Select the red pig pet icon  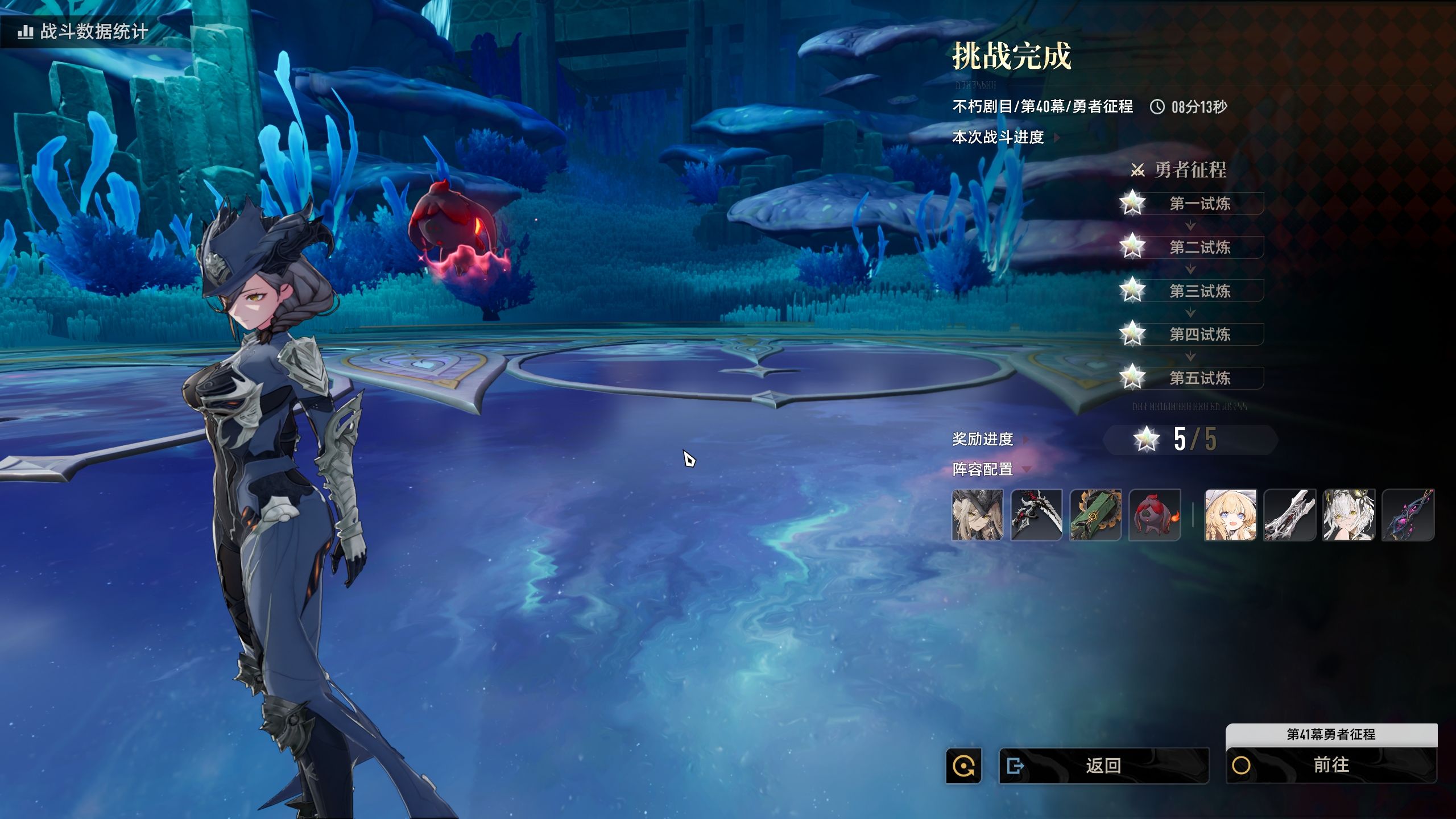click(x=1155, y=515)
